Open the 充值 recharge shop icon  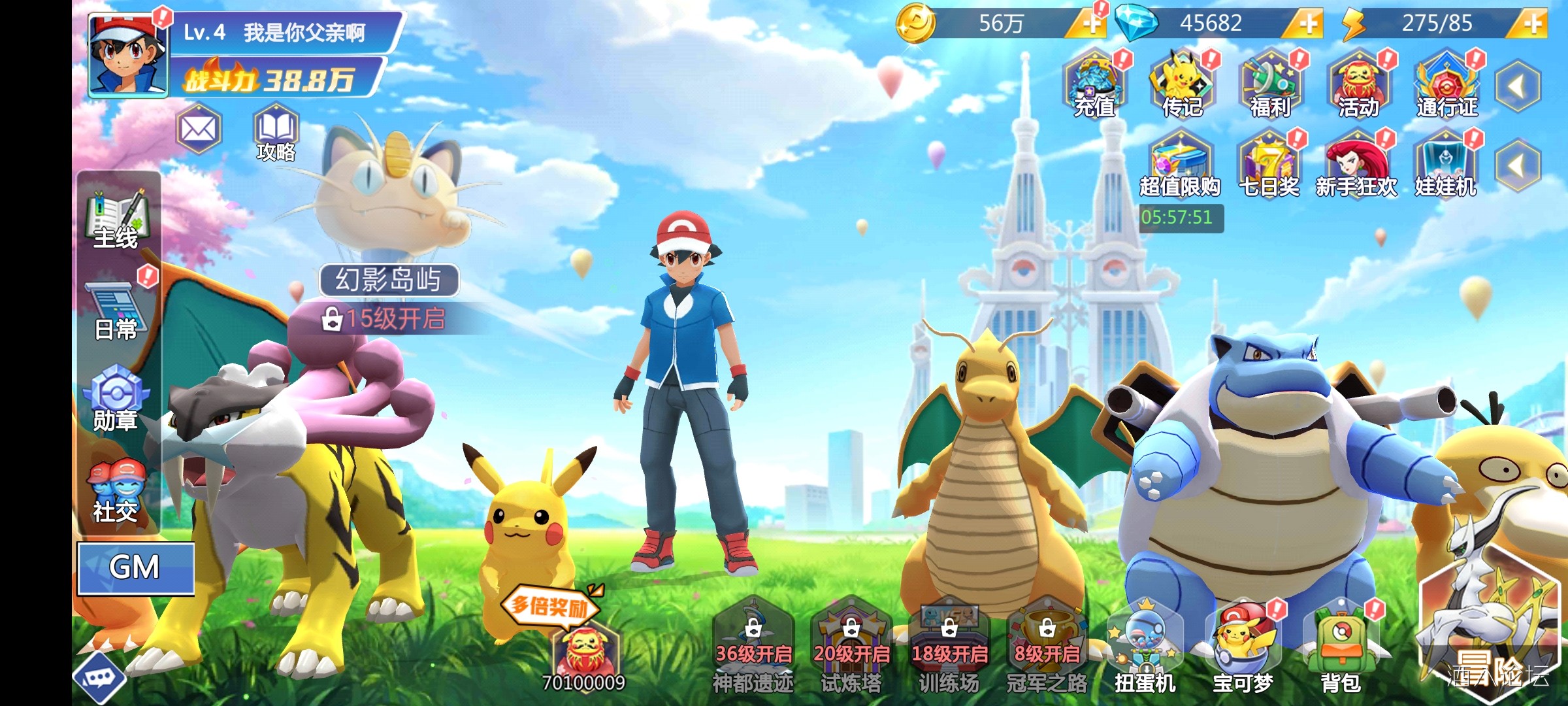[1094, 86]
